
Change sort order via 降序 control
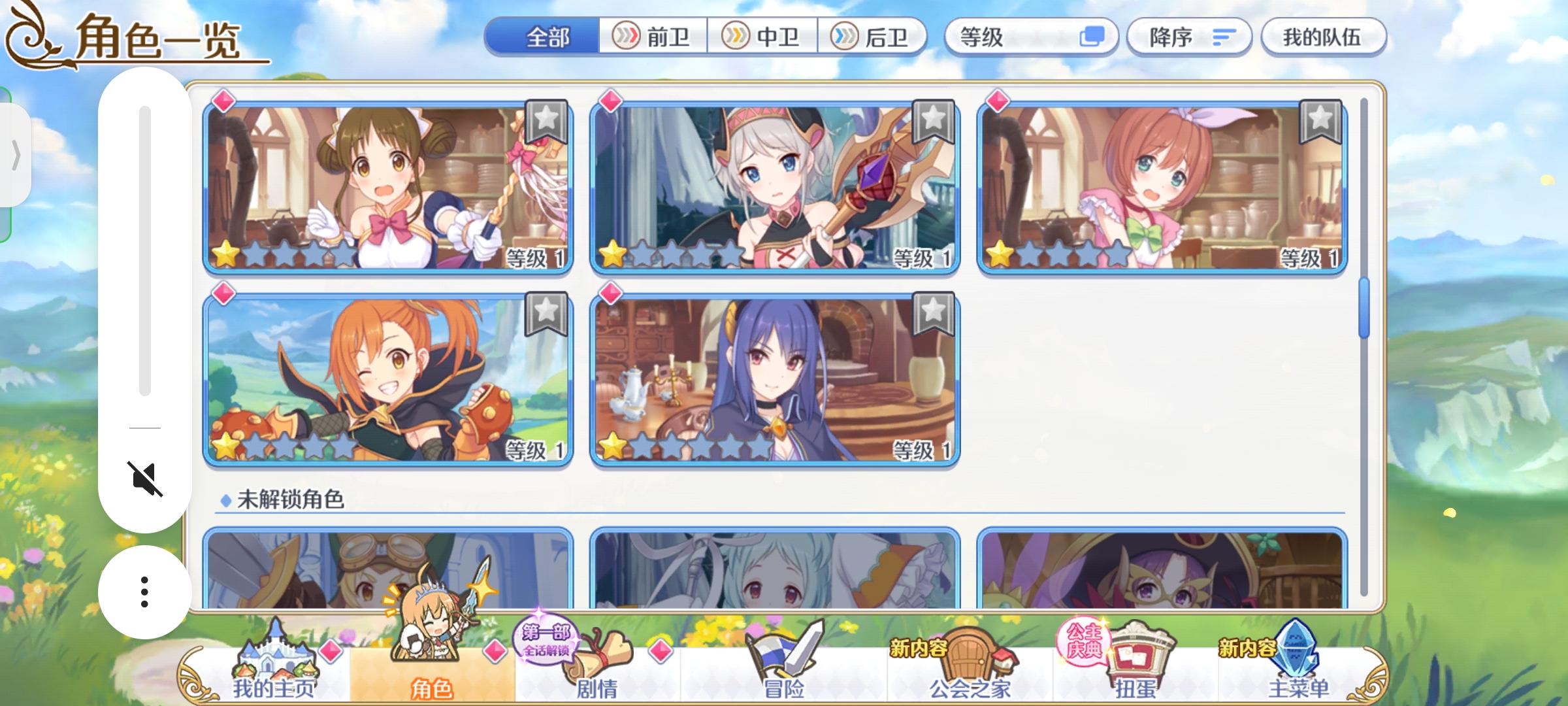[x=1189, y=37]
